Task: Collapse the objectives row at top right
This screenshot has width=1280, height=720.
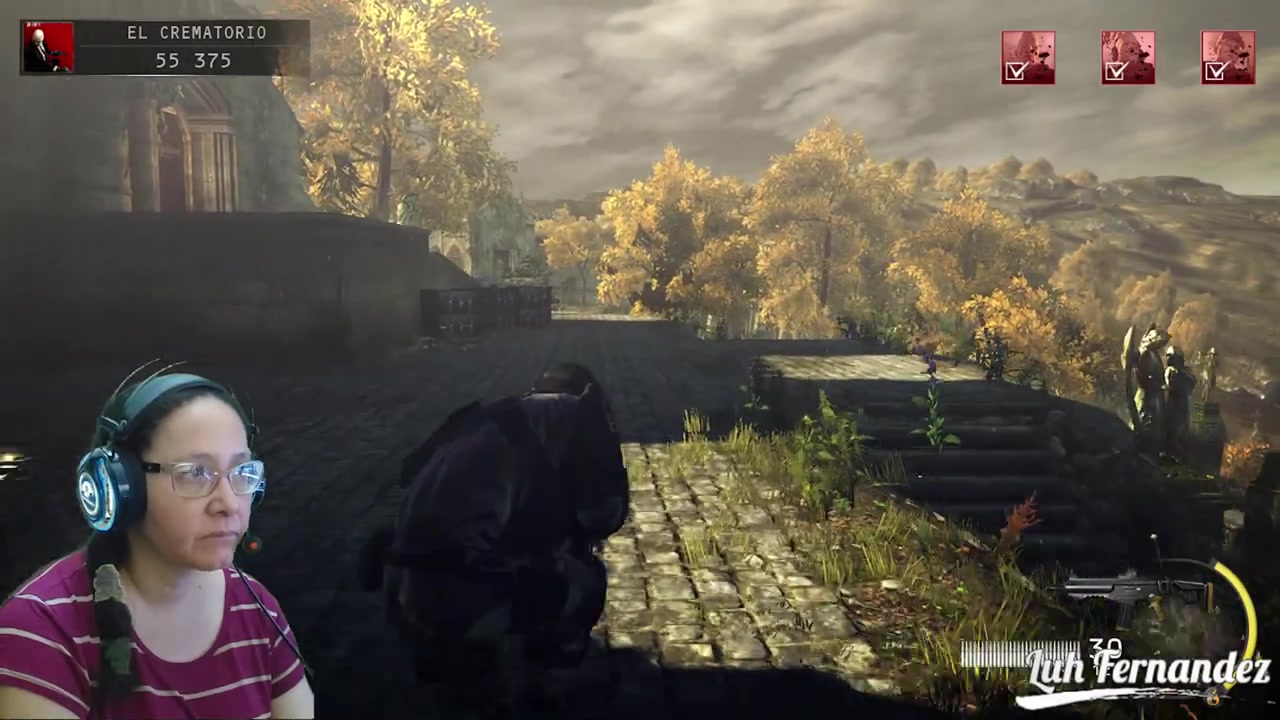Action: pyautogui.click(x=1128, y=57)
